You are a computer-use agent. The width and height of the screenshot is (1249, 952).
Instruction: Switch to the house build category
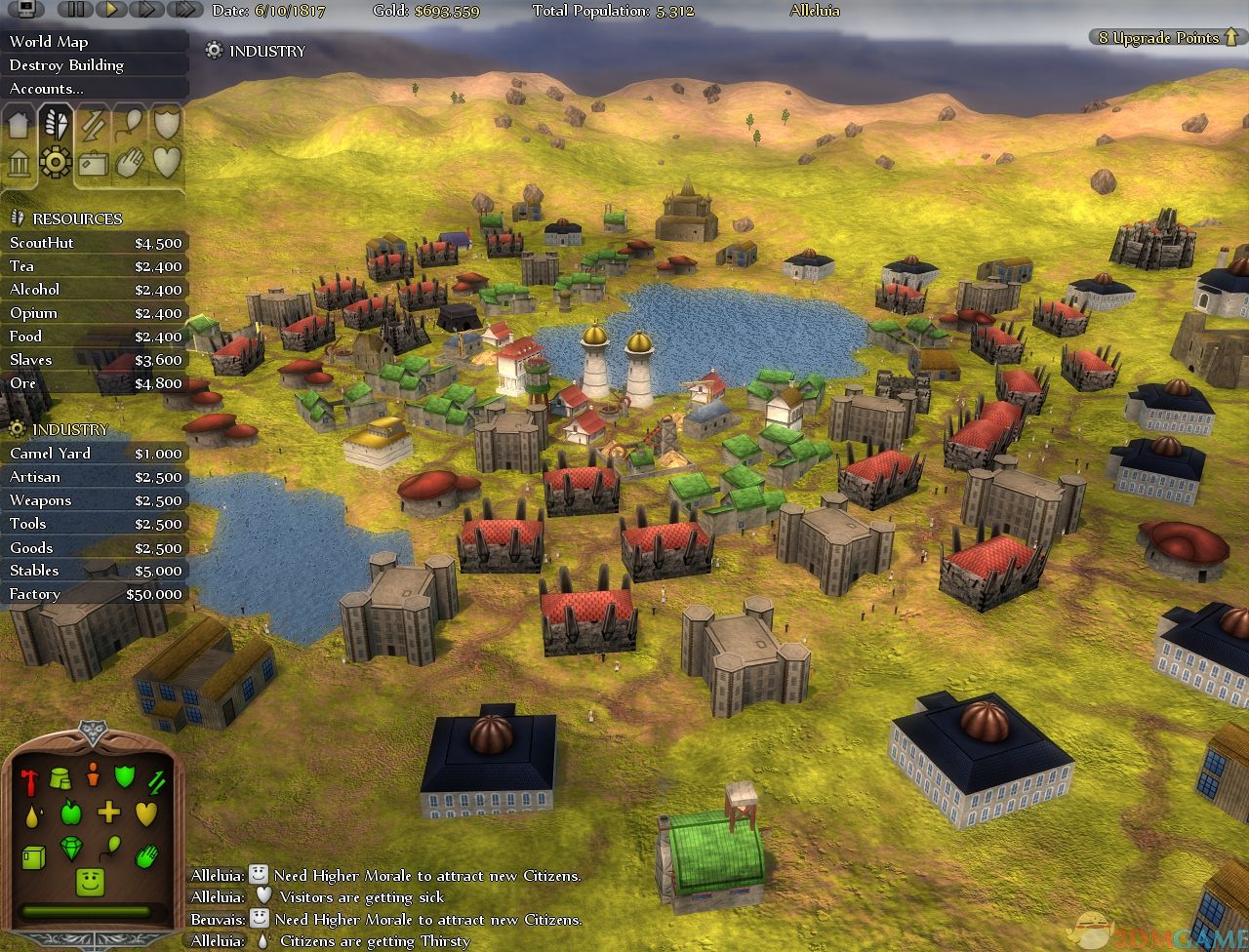click(19, 125)
